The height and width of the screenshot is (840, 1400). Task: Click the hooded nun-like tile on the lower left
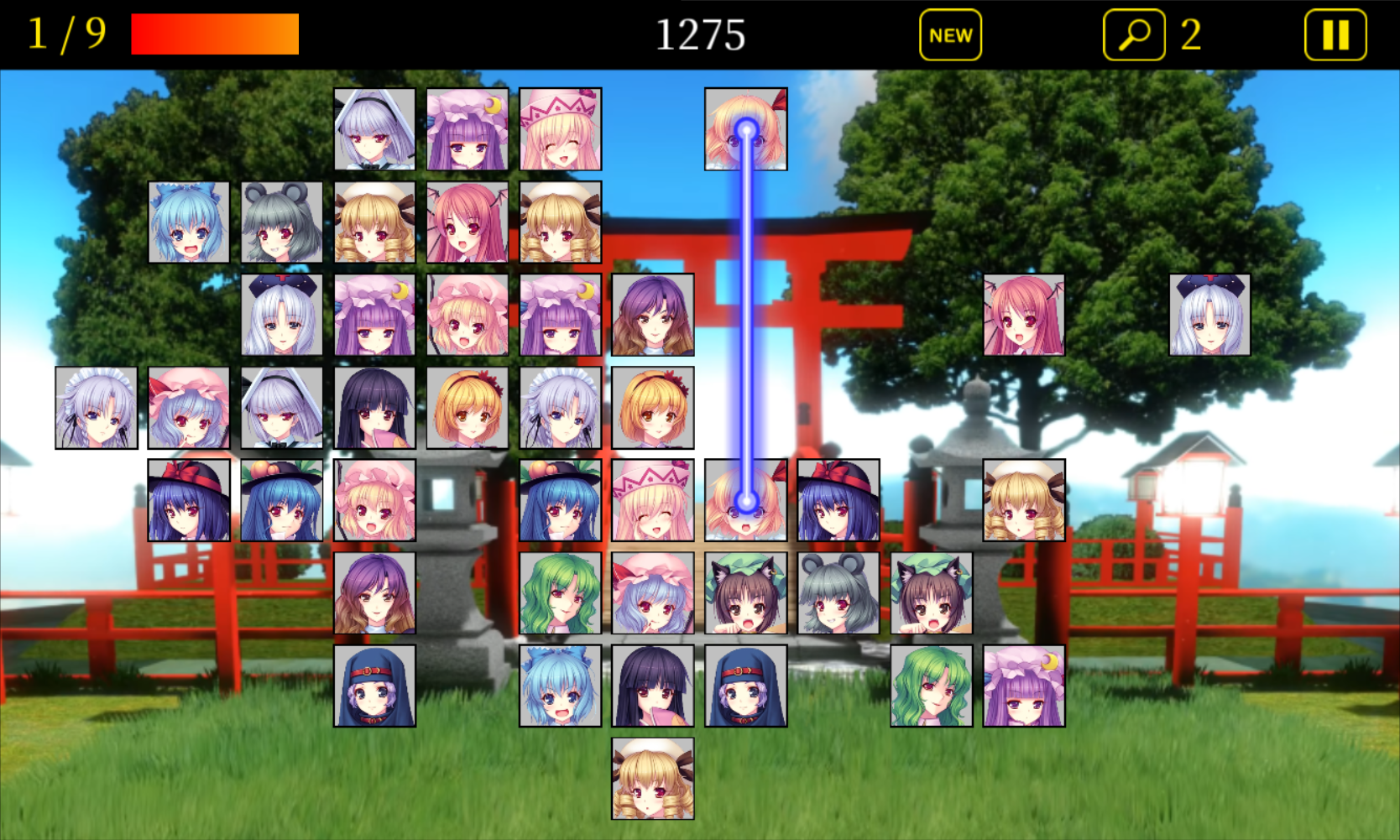[x=374, y=686]
